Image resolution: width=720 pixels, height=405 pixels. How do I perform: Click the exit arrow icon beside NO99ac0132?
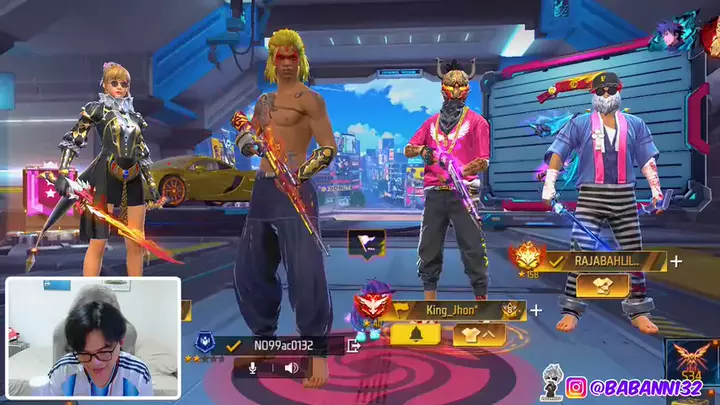pos(353,345)
